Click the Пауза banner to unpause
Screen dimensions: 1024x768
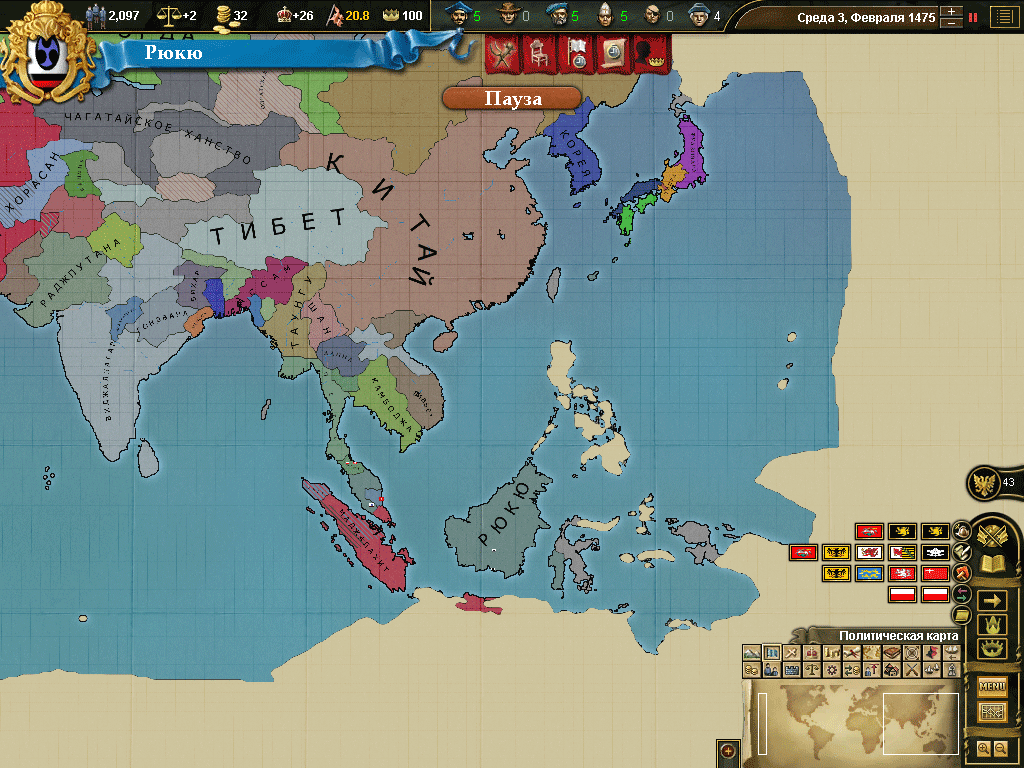512,98
